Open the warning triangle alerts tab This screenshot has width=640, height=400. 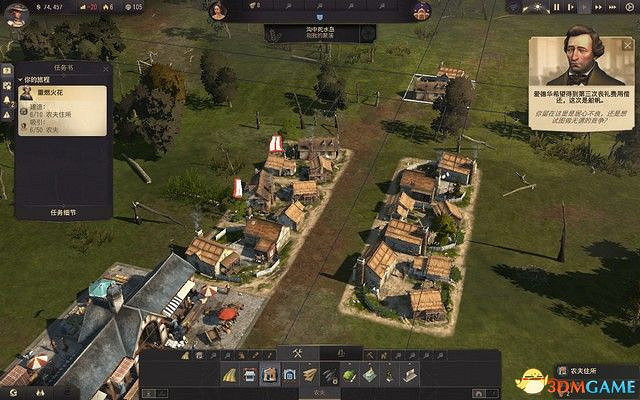point(6,117)
